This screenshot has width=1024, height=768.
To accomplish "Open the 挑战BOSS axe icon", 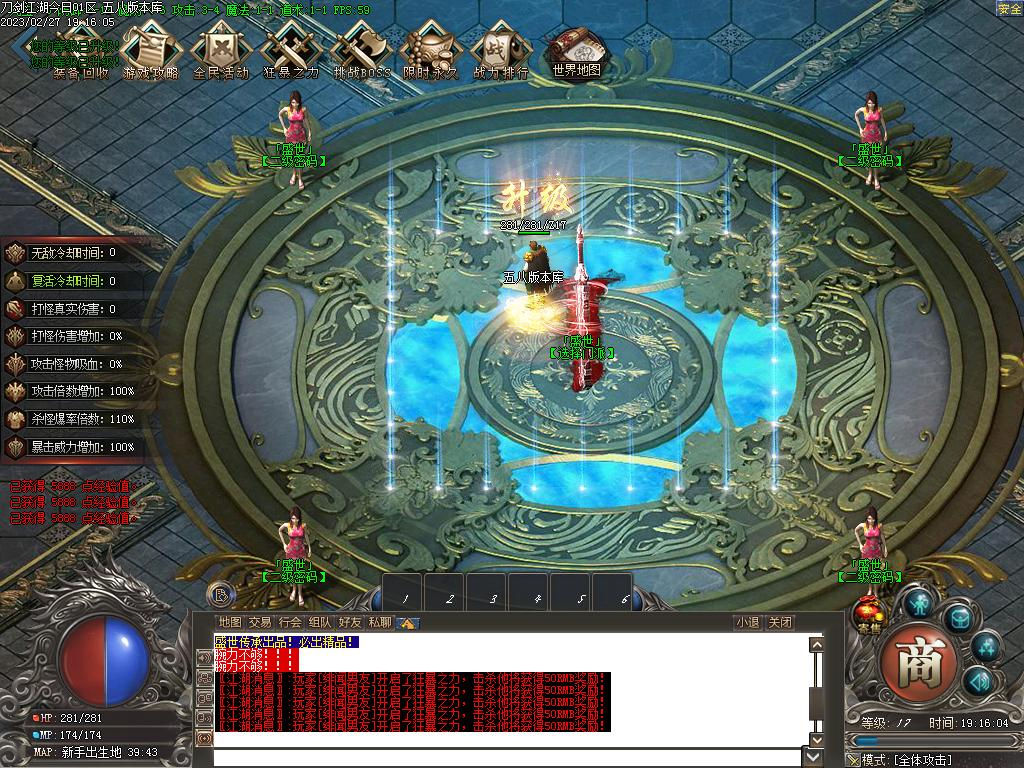I will coord(361,52).
